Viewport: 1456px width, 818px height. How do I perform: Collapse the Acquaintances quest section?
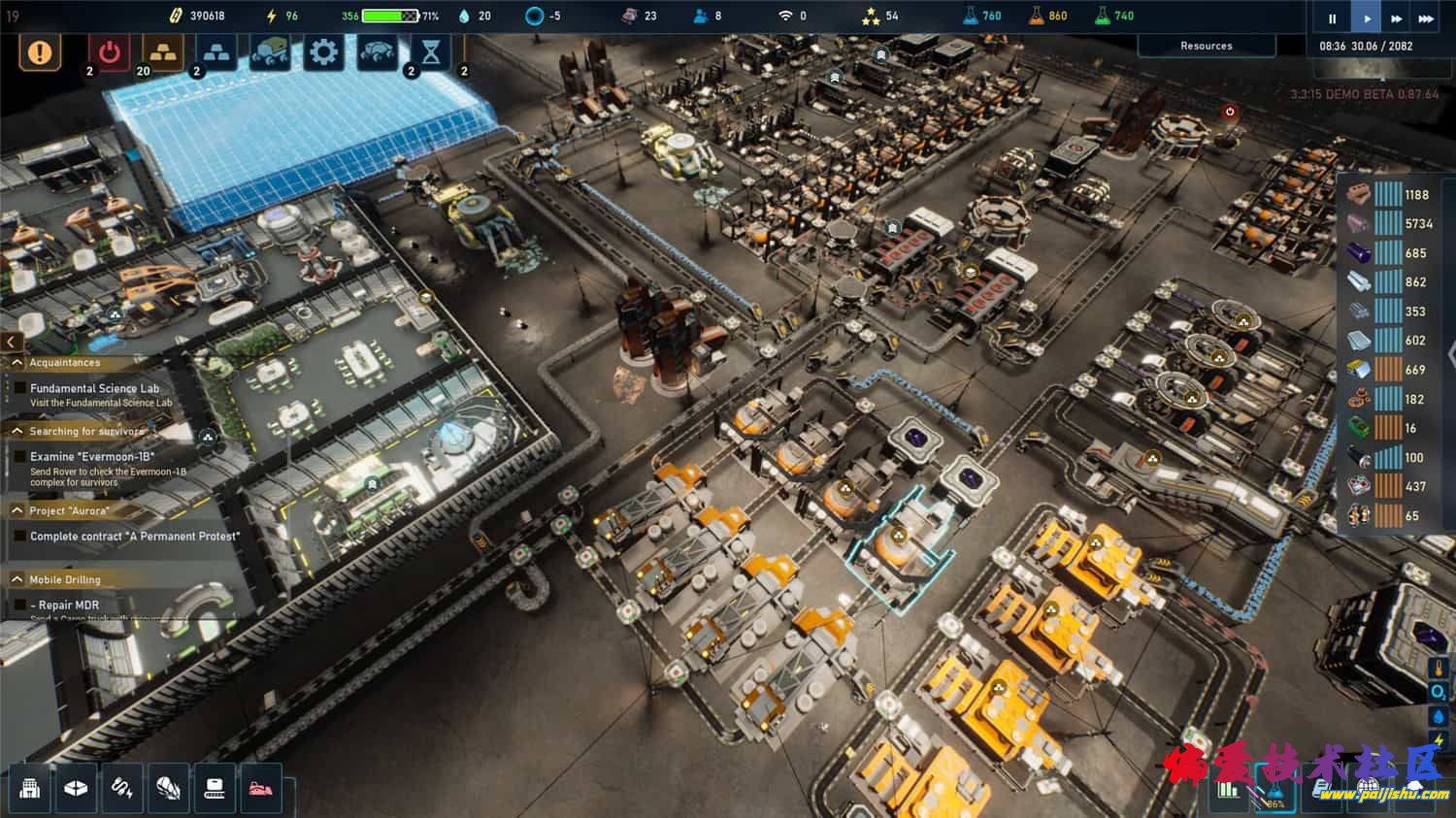point(17,363)
